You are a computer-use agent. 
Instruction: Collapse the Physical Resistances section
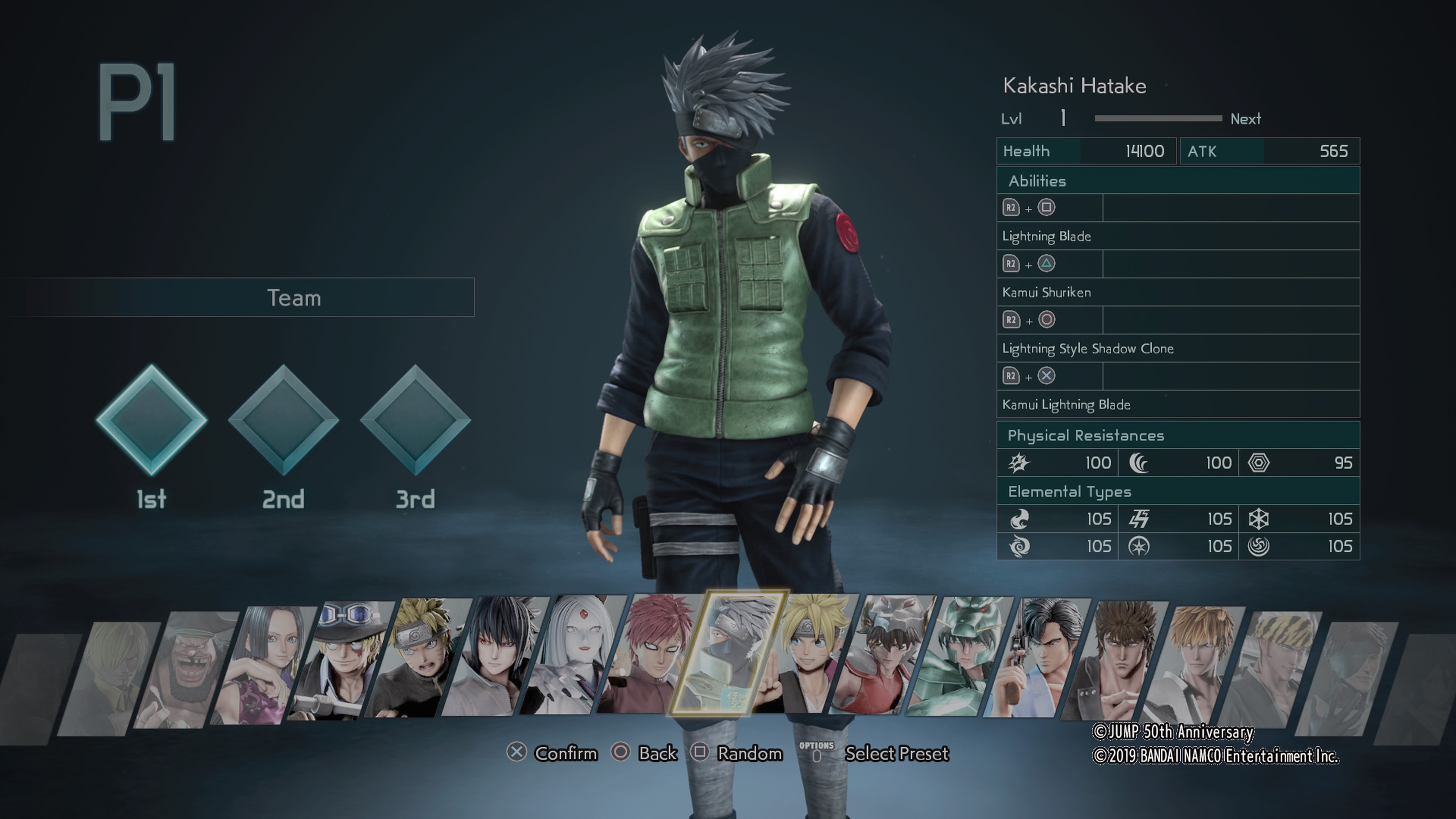pos(1086,435)
